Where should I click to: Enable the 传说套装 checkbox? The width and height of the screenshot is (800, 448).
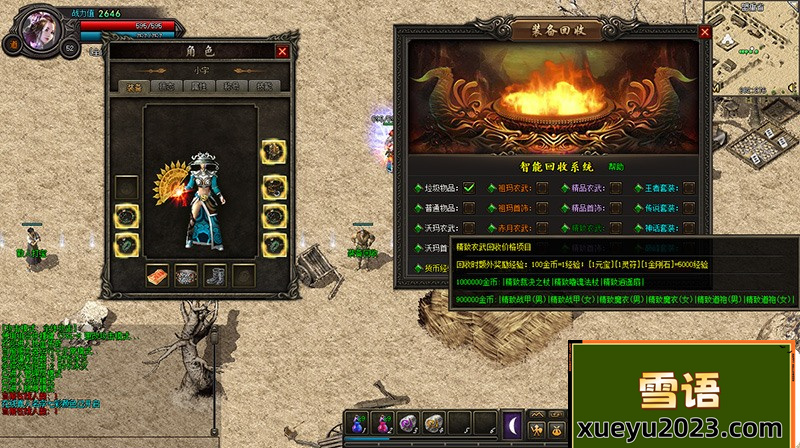(689, 207)
